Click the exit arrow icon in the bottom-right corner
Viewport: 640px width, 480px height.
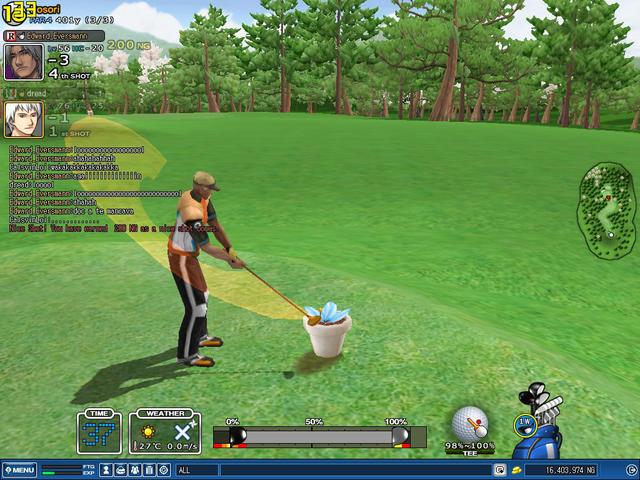click(x=630, y=469)
